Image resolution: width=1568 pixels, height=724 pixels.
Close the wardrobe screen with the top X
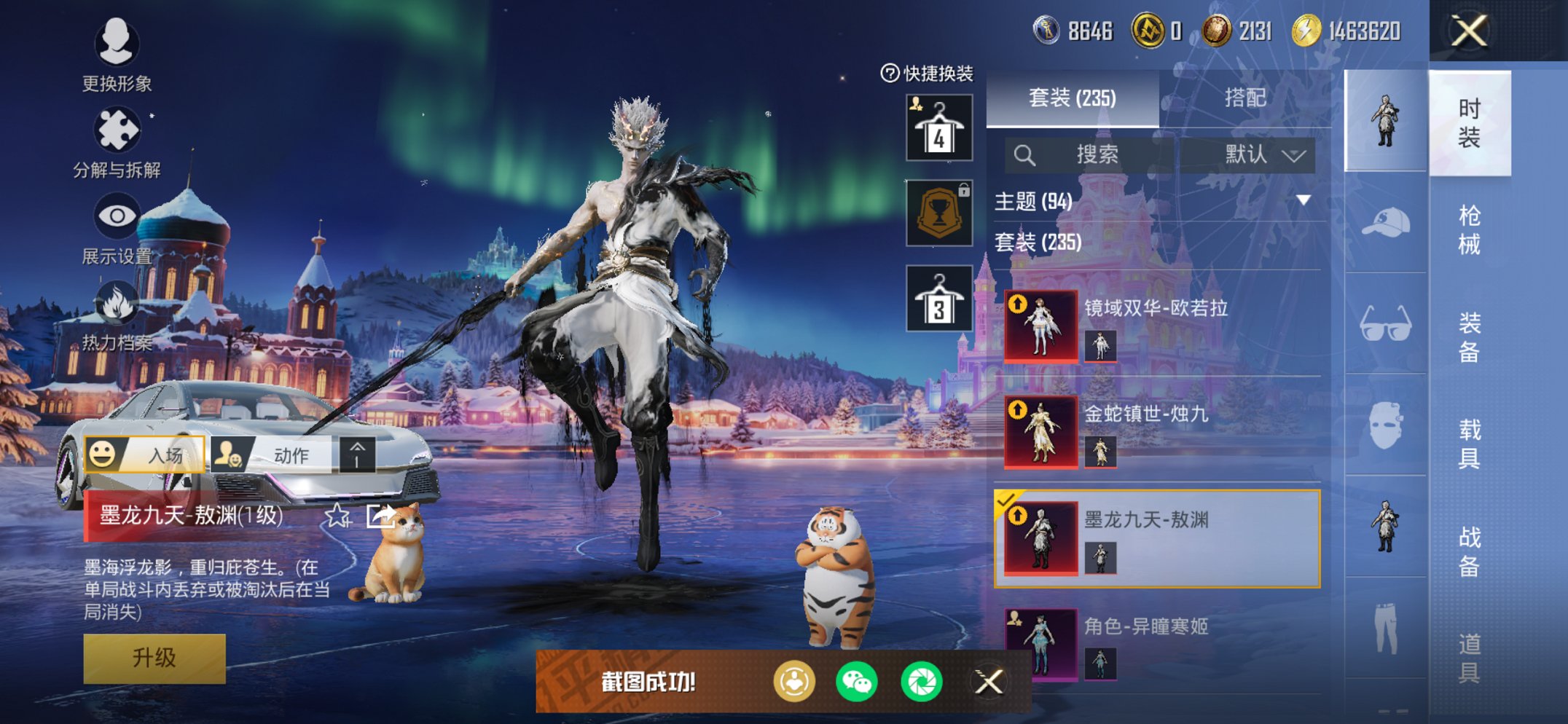pos(1468,31)
